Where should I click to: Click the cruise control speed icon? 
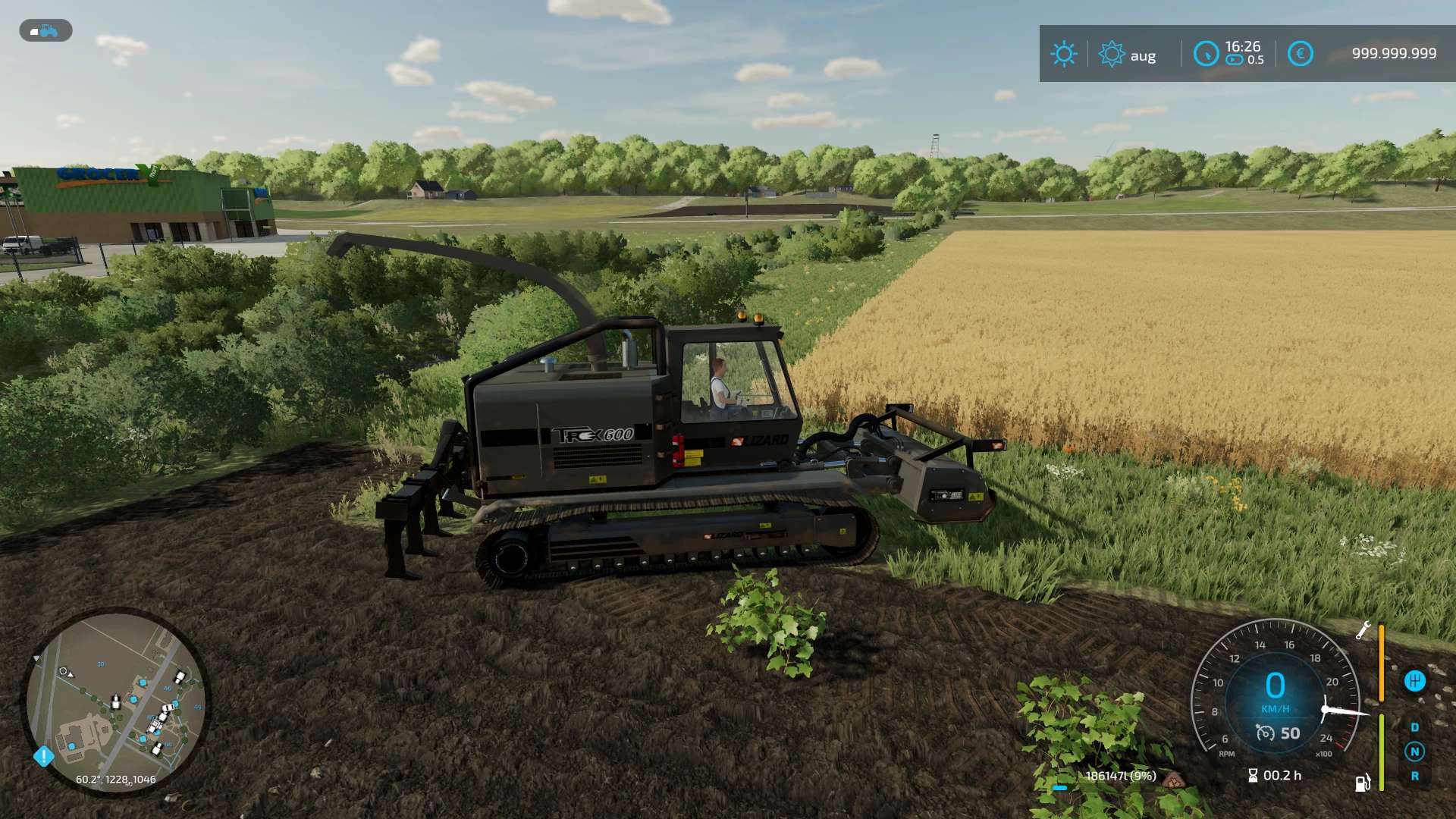pyautogui.click(x=1265, y=733)
